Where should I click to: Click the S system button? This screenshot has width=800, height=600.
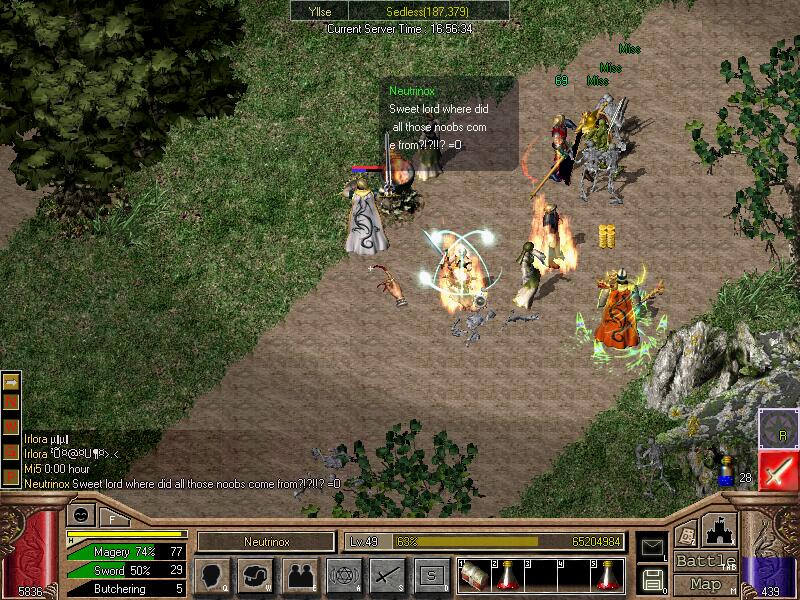click(430, 575)
